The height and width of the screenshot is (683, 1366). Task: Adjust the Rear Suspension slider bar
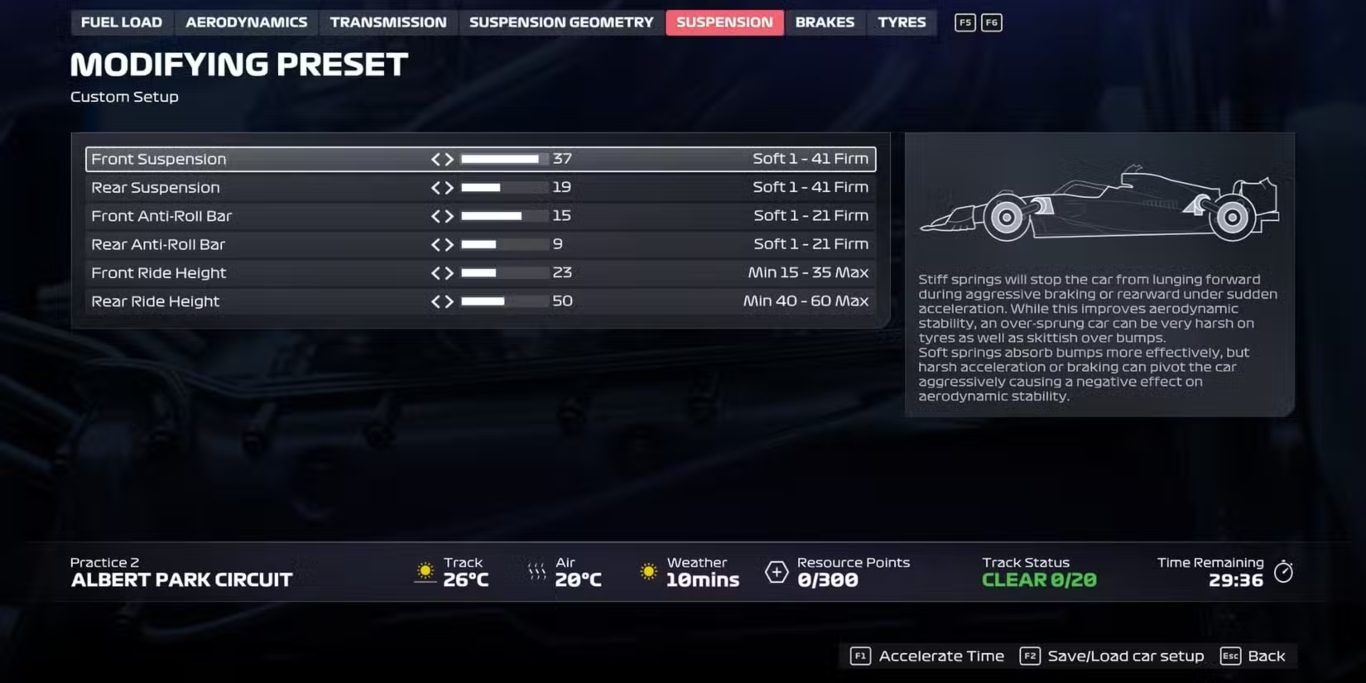[504, 188]
